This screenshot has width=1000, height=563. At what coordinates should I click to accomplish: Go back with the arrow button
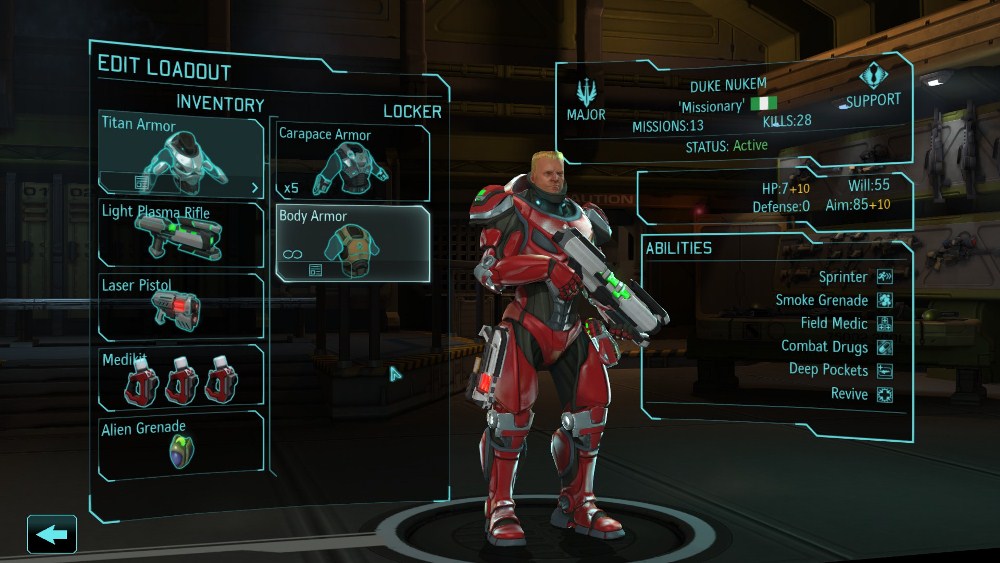pyautogui.click(x=52, y=534)
